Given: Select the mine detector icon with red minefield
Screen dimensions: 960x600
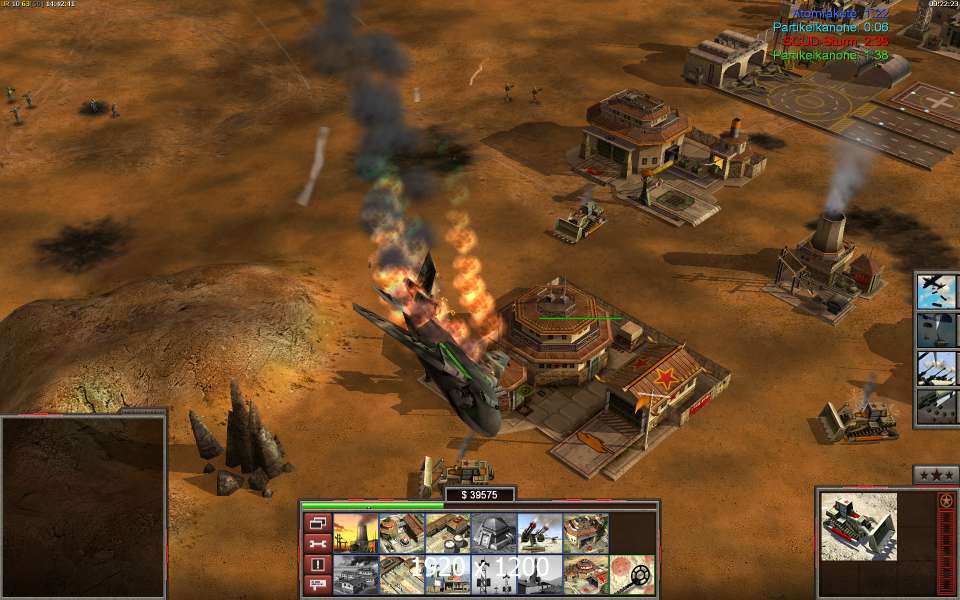Looking at the screenshot, I should point(632,575).
